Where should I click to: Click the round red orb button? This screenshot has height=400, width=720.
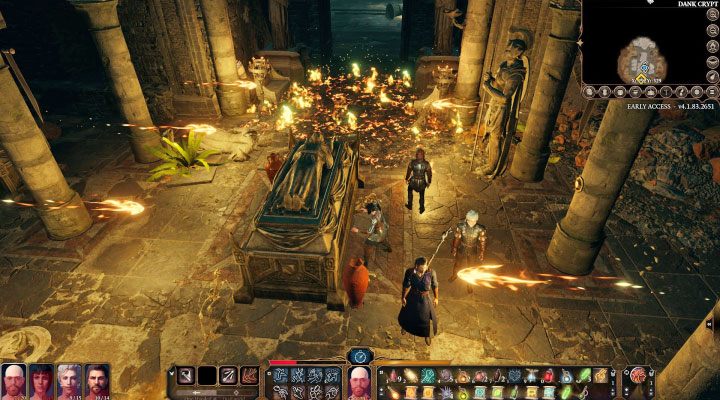click(635, 377)
